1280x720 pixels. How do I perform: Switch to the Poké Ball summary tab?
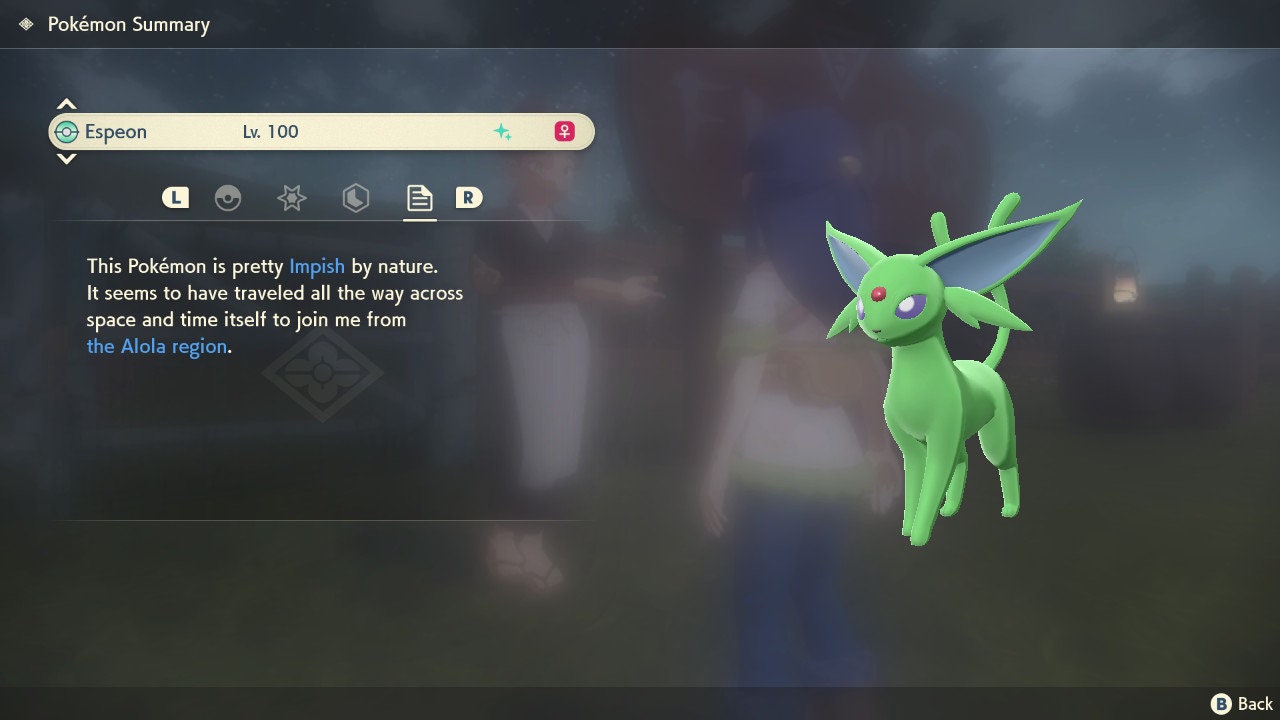pos(228,198)
